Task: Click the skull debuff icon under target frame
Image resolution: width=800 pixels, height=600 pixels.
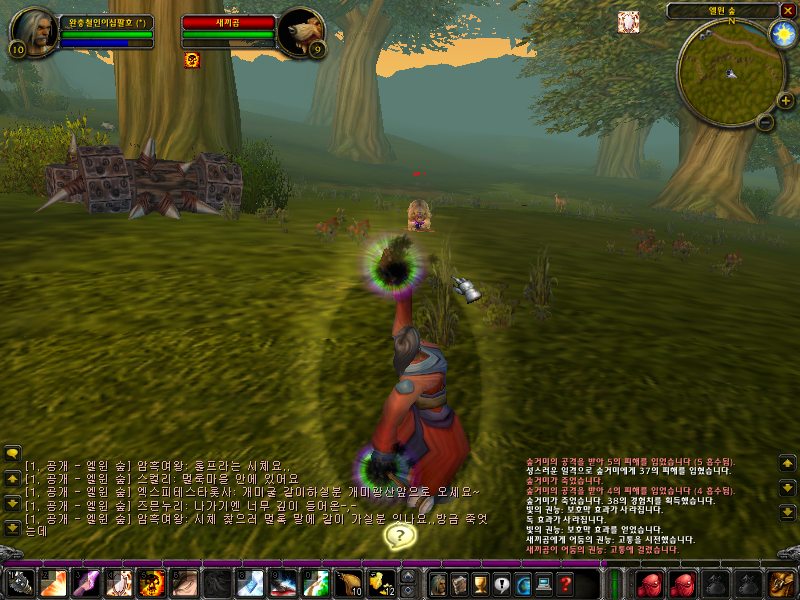Action: coord(192,60)
